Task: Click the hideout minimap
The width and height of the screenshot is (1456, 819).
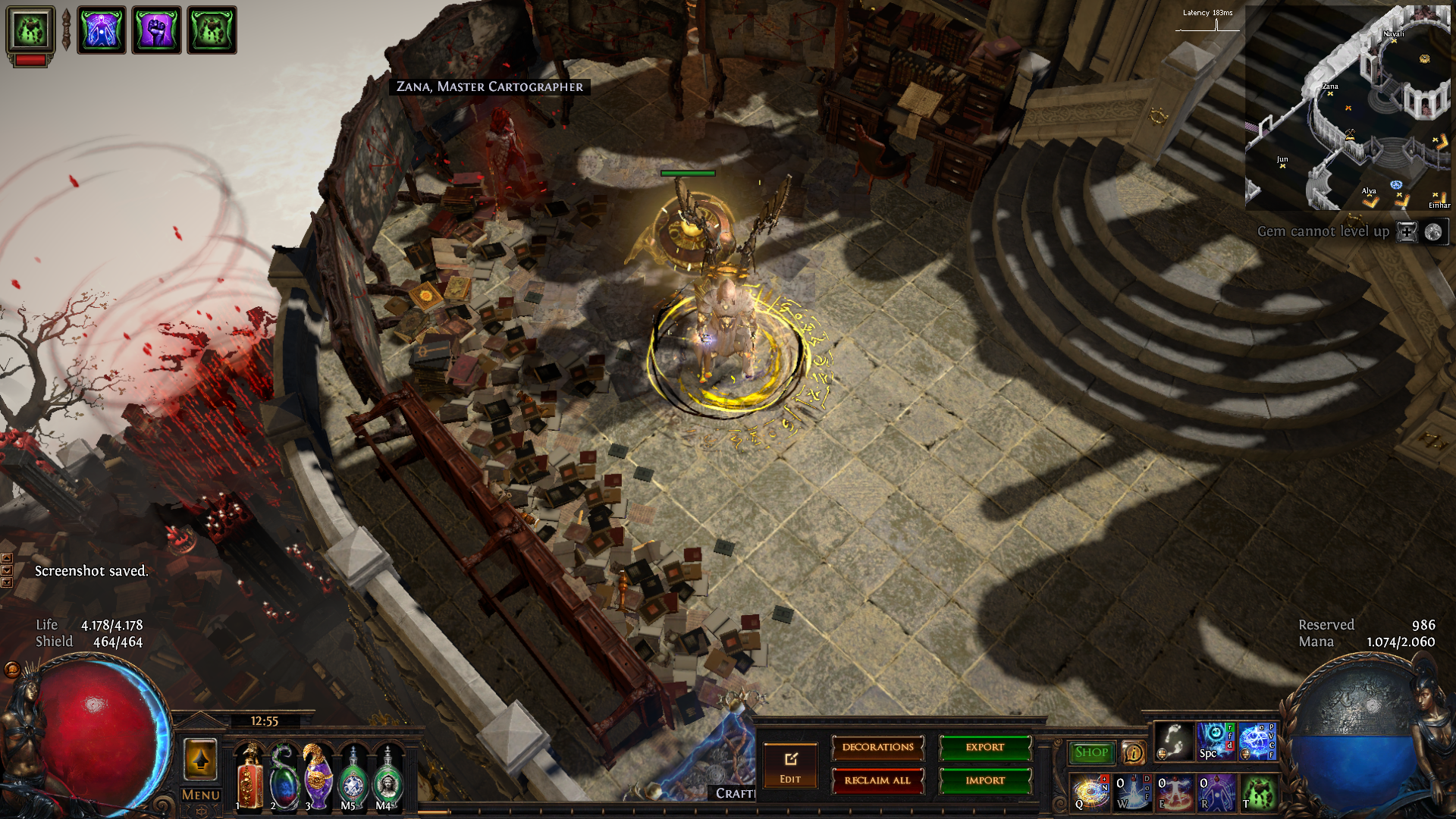Action: pos(1348,108)
